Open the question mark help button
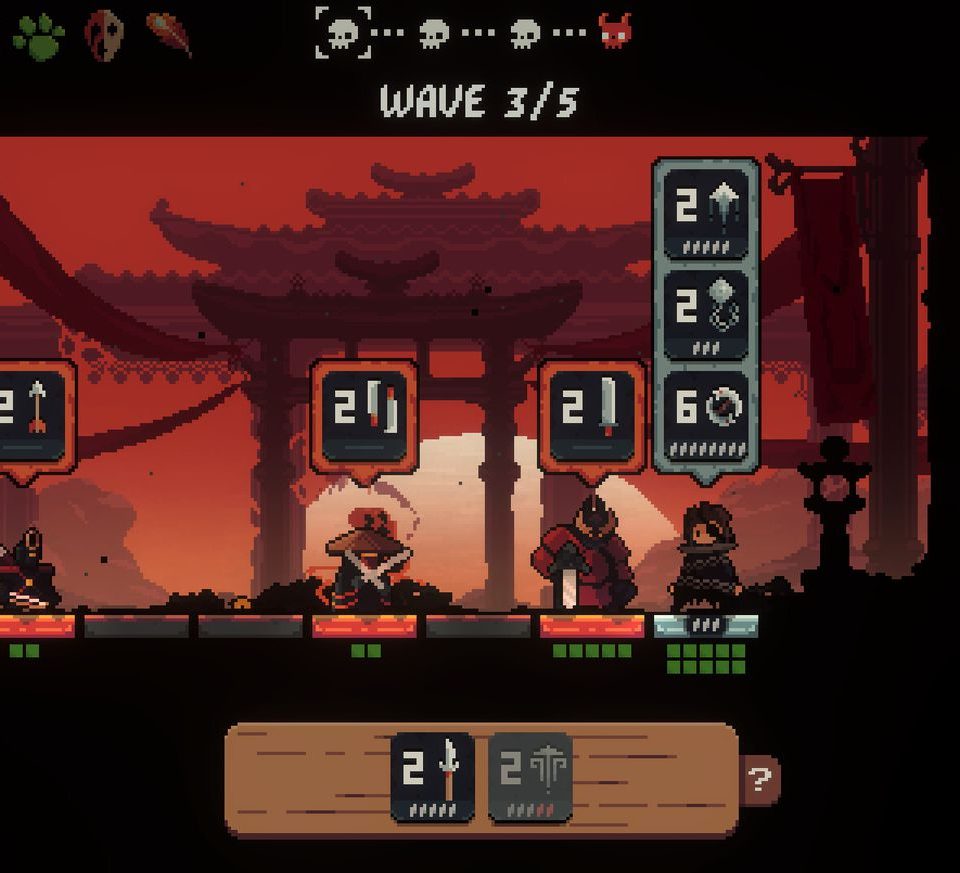Screen dimensions: 960x873 point(761,779)
